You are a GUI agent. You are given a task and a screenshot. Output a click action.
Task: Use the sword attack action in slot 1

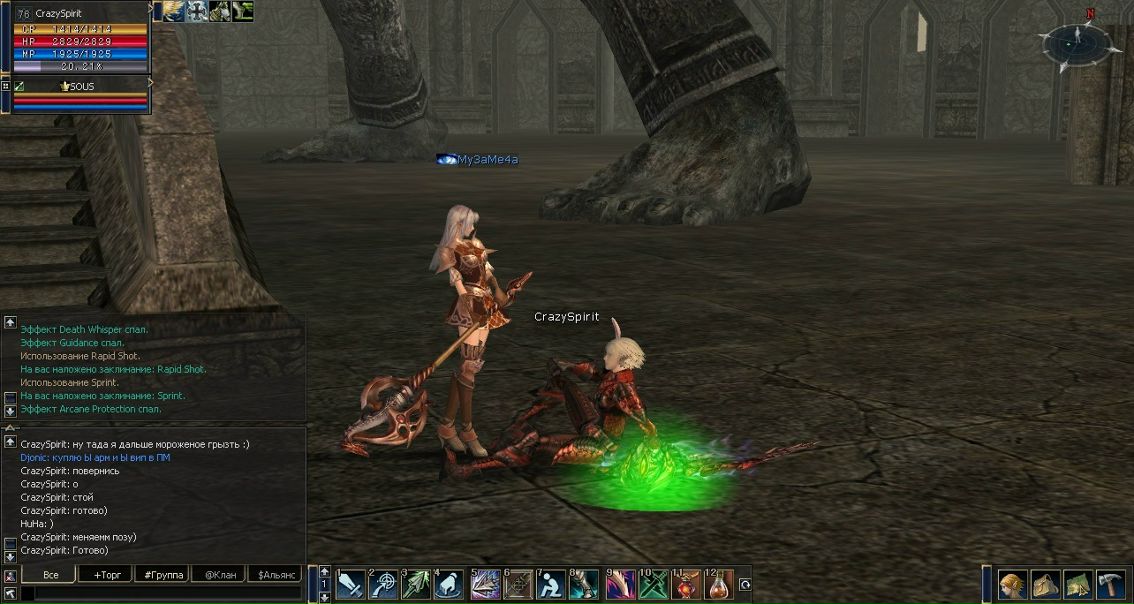350,584
